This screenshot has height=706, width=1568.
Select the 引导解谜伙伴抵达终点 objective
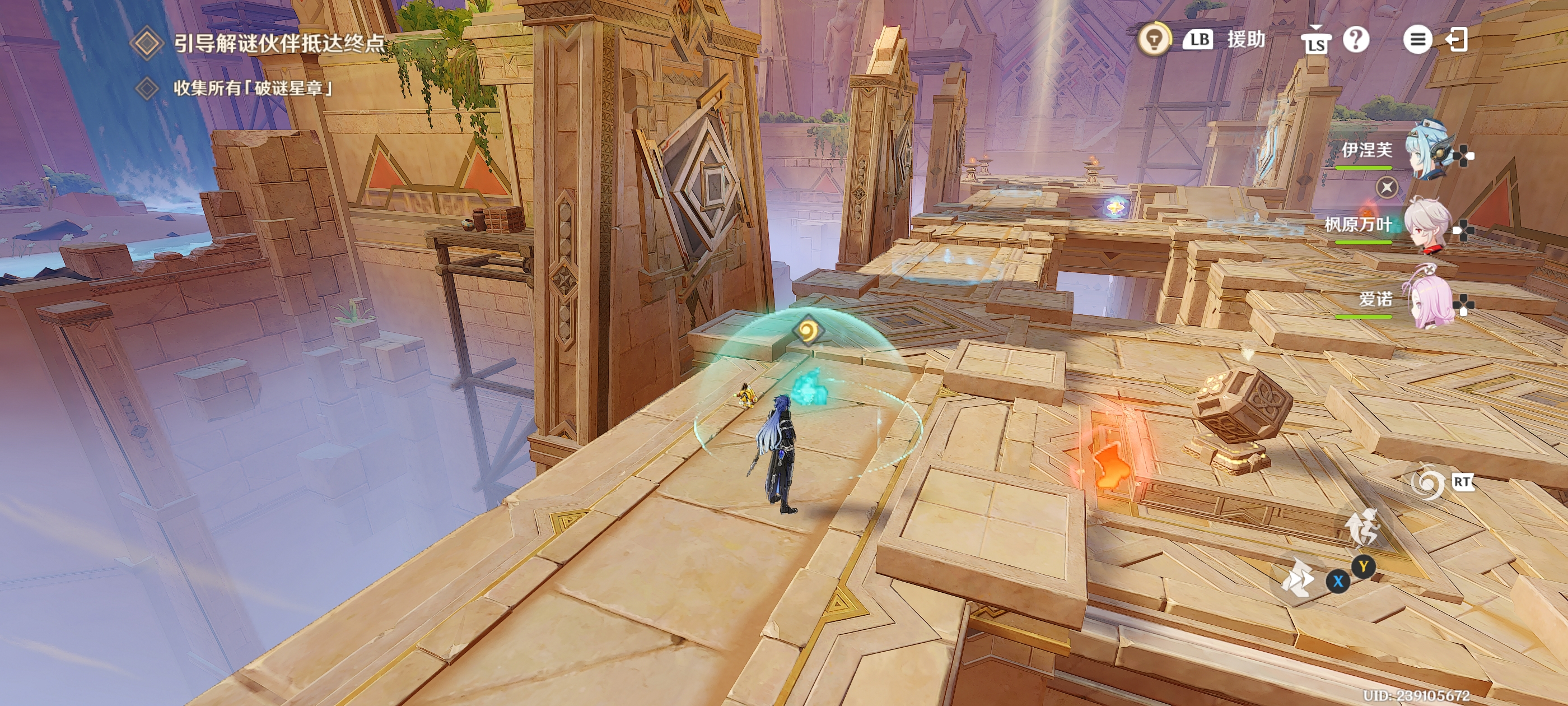(x=279, y=43)
